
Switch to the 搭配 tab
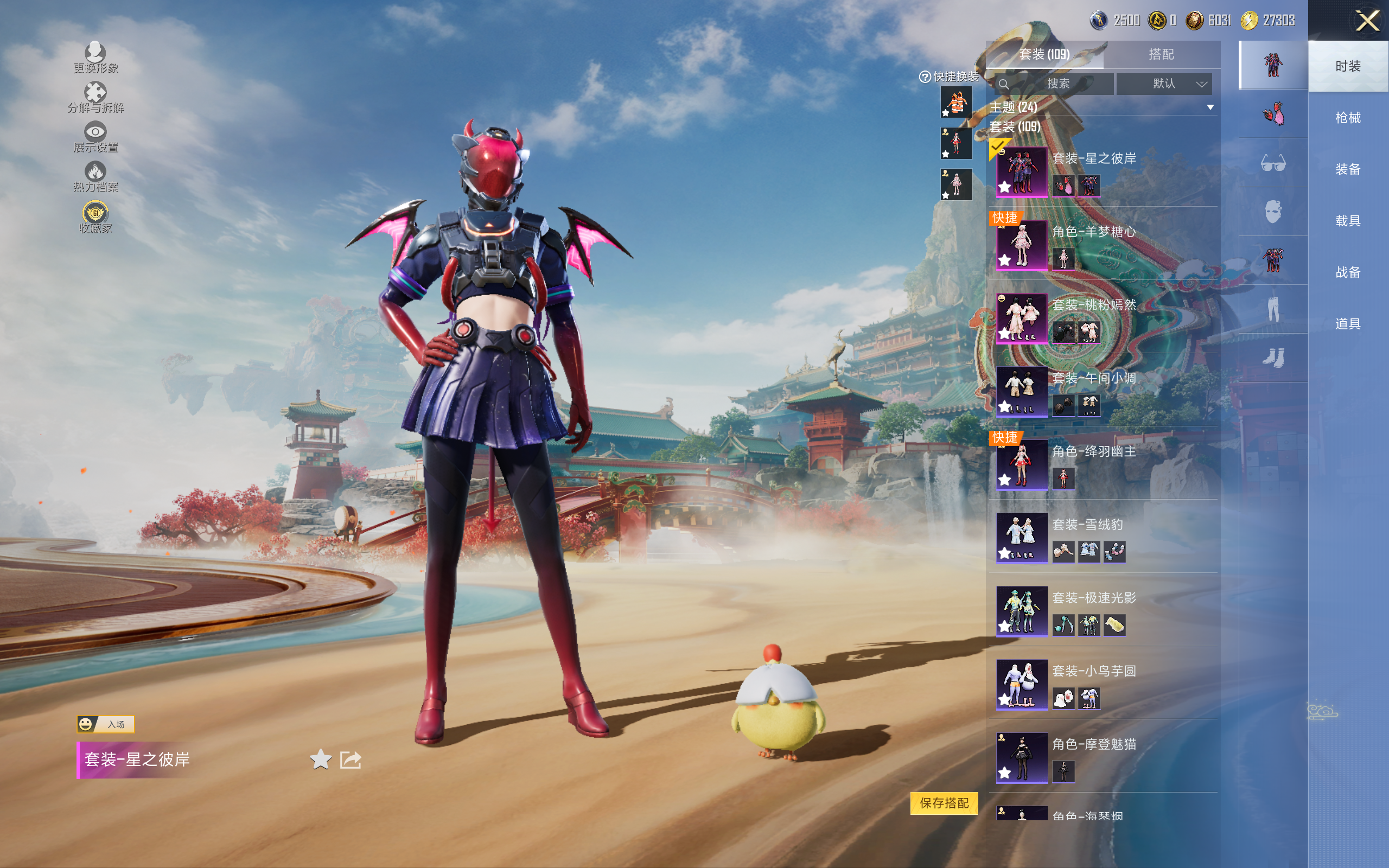(1161, 55)
